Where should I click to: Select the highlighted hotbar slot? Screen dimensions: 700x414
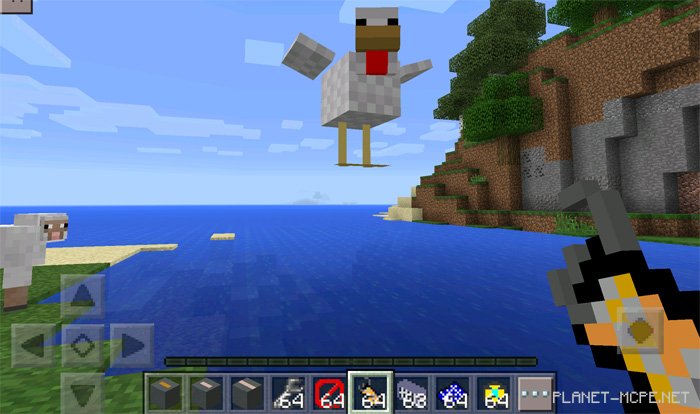coord(369,392)
